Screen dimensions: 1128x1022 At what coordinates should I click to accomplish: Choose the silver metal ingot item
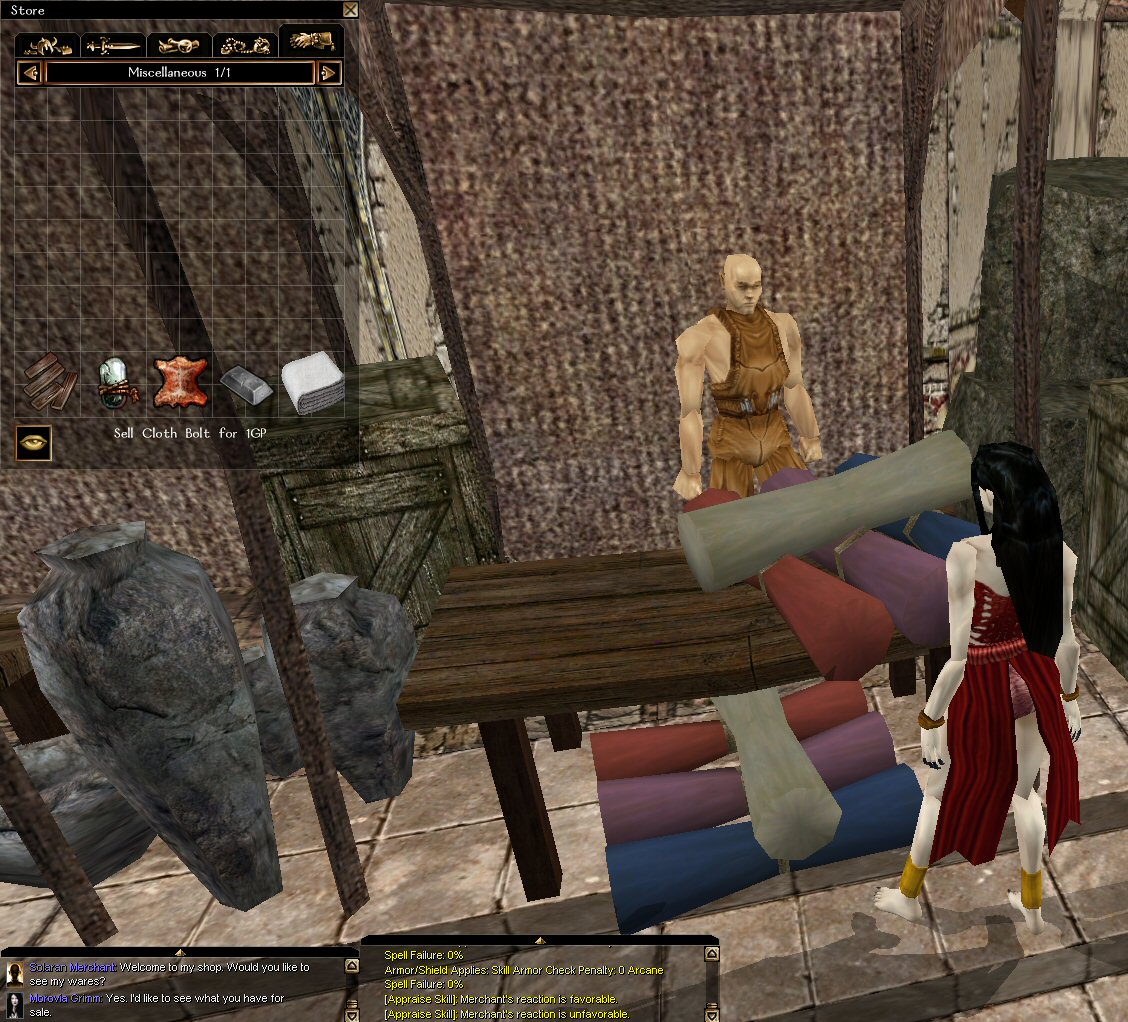point(245,384)
